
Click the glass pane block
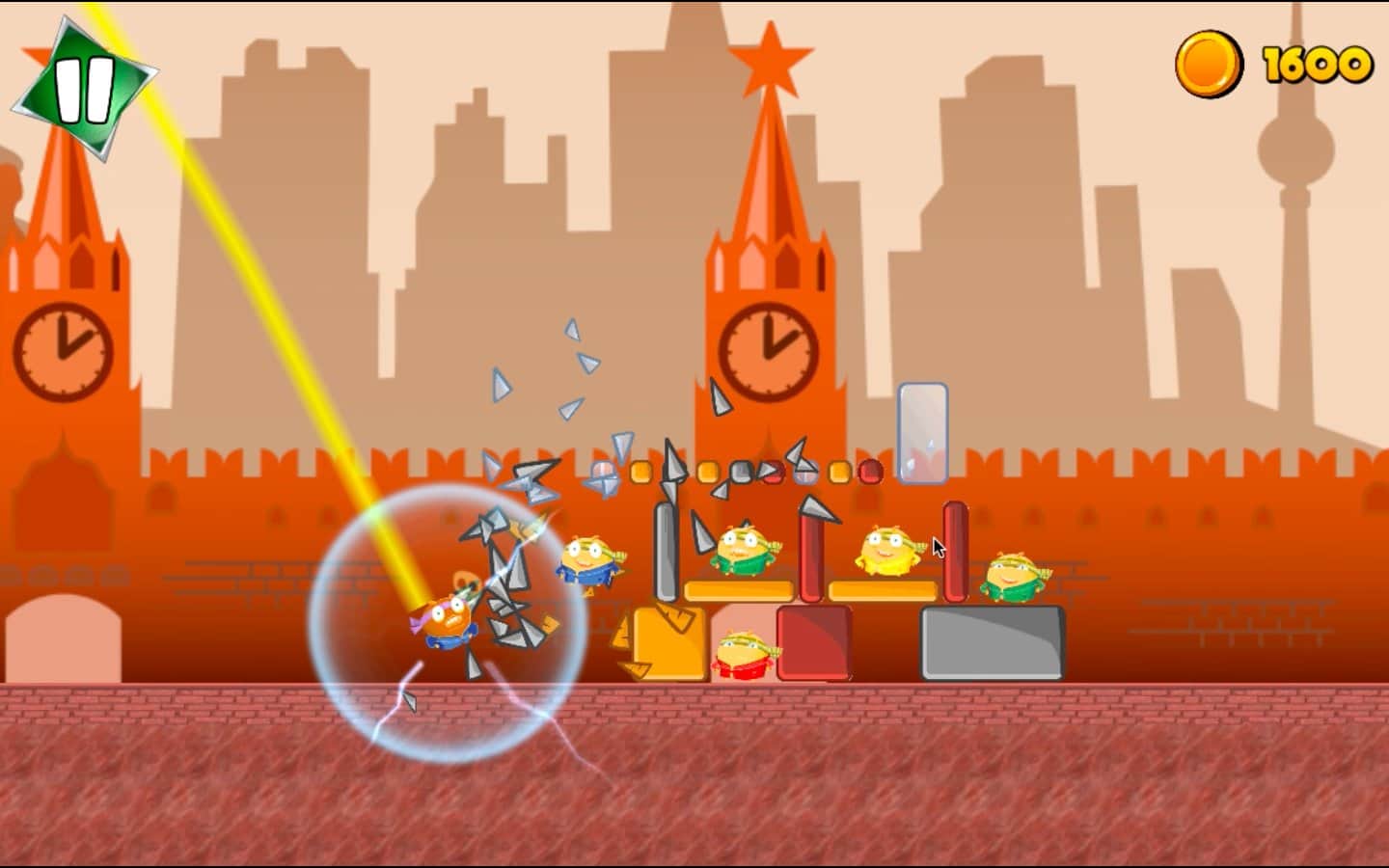click(x=923, y=431)
